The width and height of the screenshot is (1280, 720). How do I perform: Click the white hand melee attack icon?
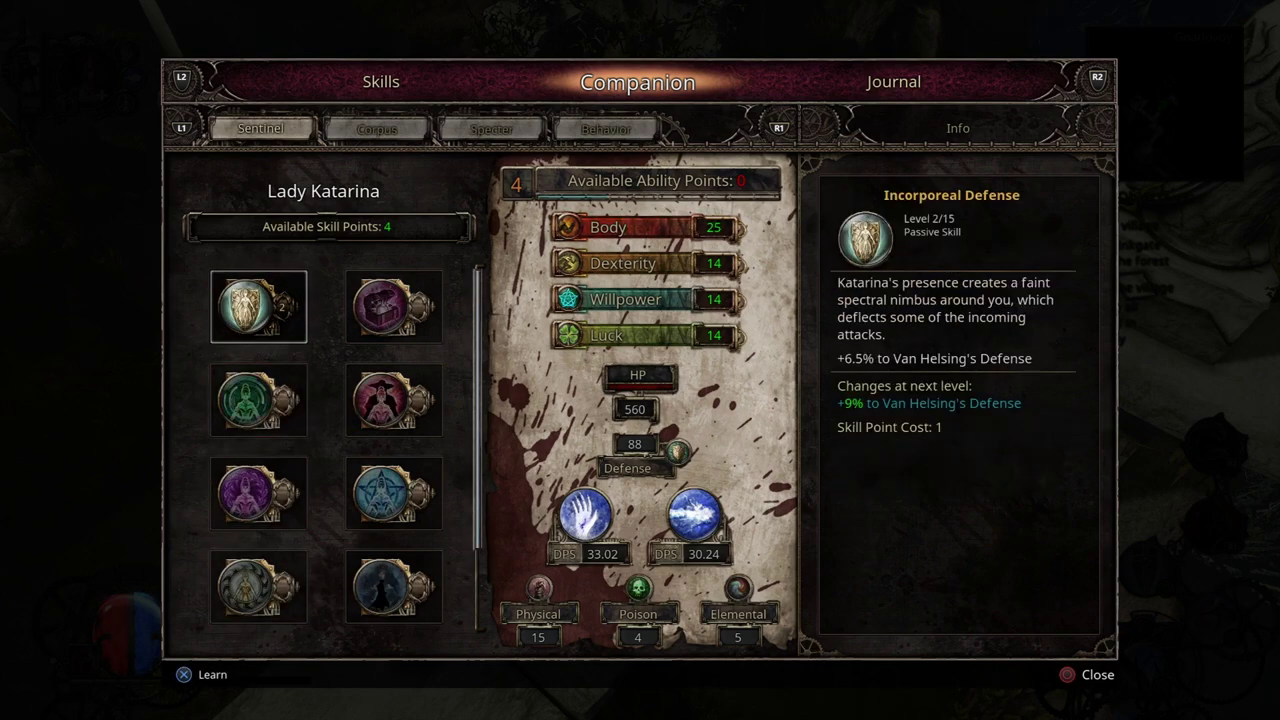point(586,515)
